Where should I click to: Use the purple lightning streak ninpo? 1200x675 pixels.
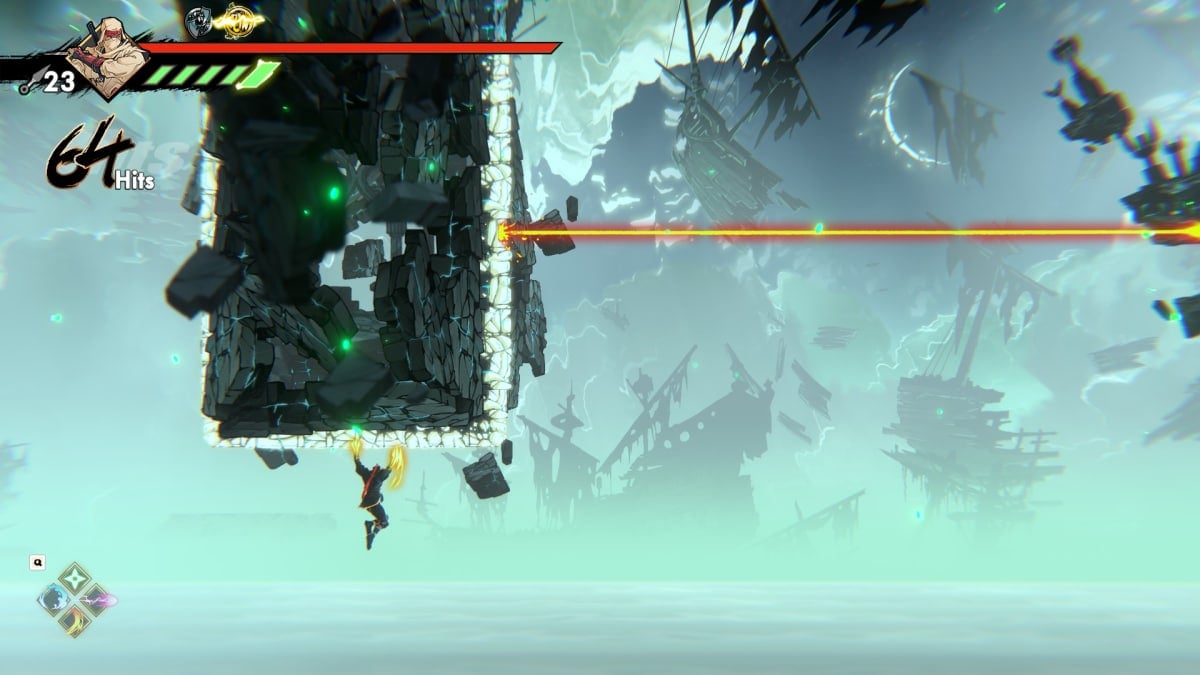coord(99,601)
